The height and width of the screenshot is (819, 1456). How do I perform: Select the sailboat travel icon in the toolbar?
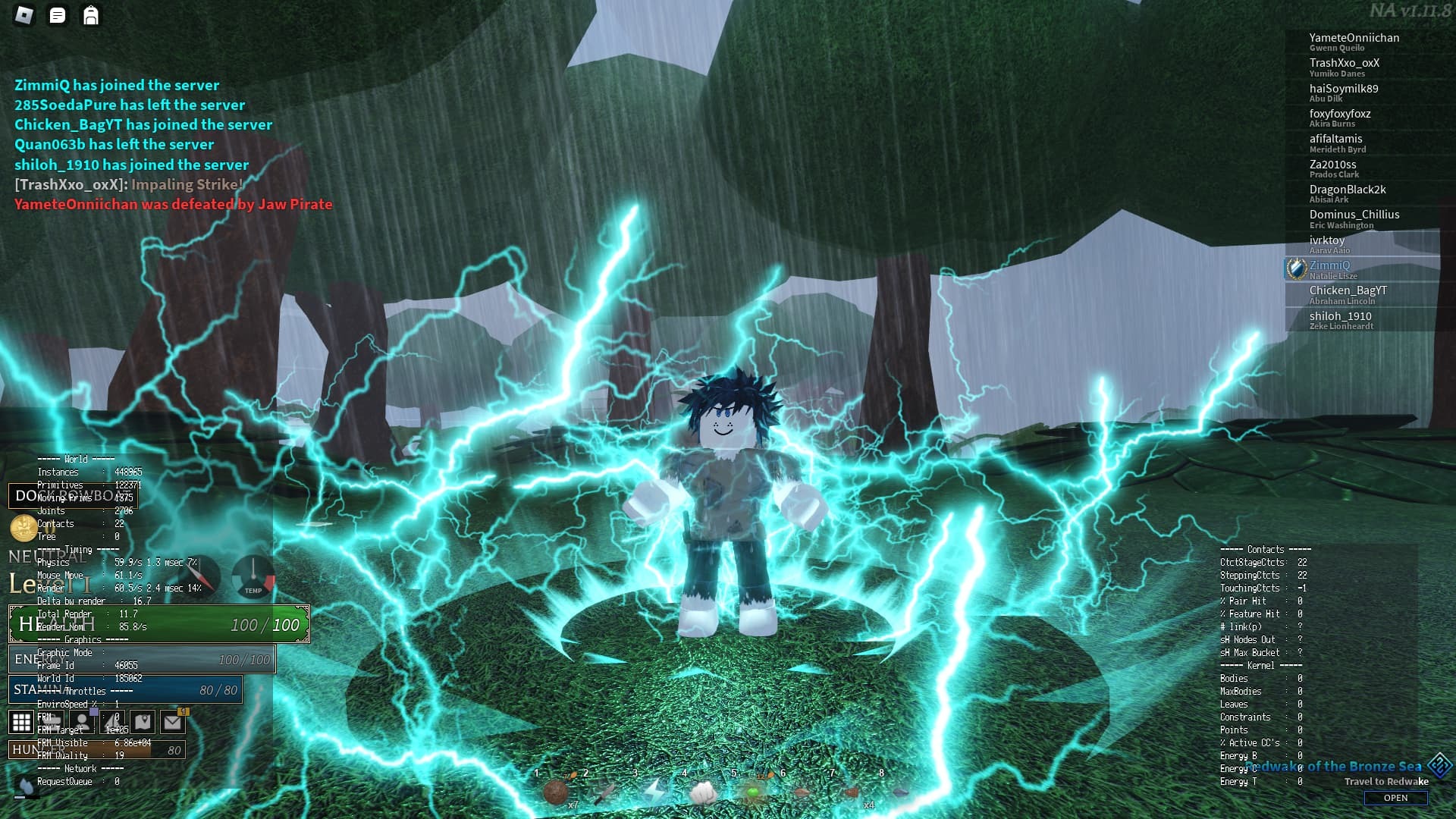pyautogui.click(x=112, y=723)
